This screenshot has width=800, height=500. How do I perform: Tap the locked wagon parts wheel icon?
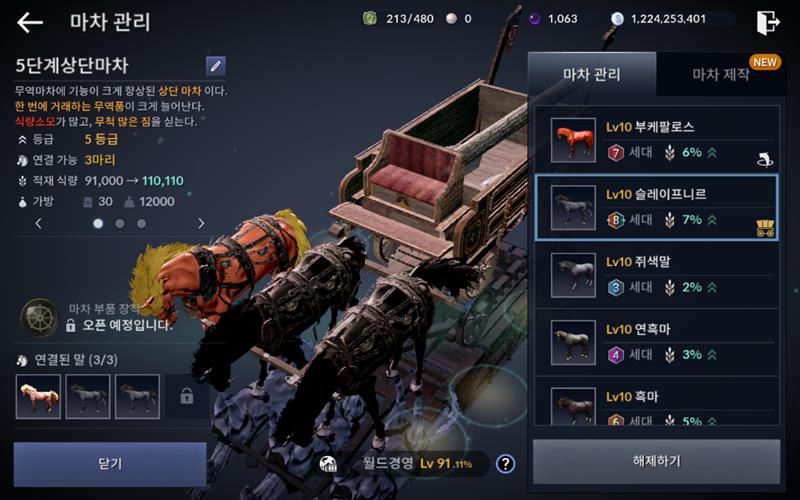point(39,317)
